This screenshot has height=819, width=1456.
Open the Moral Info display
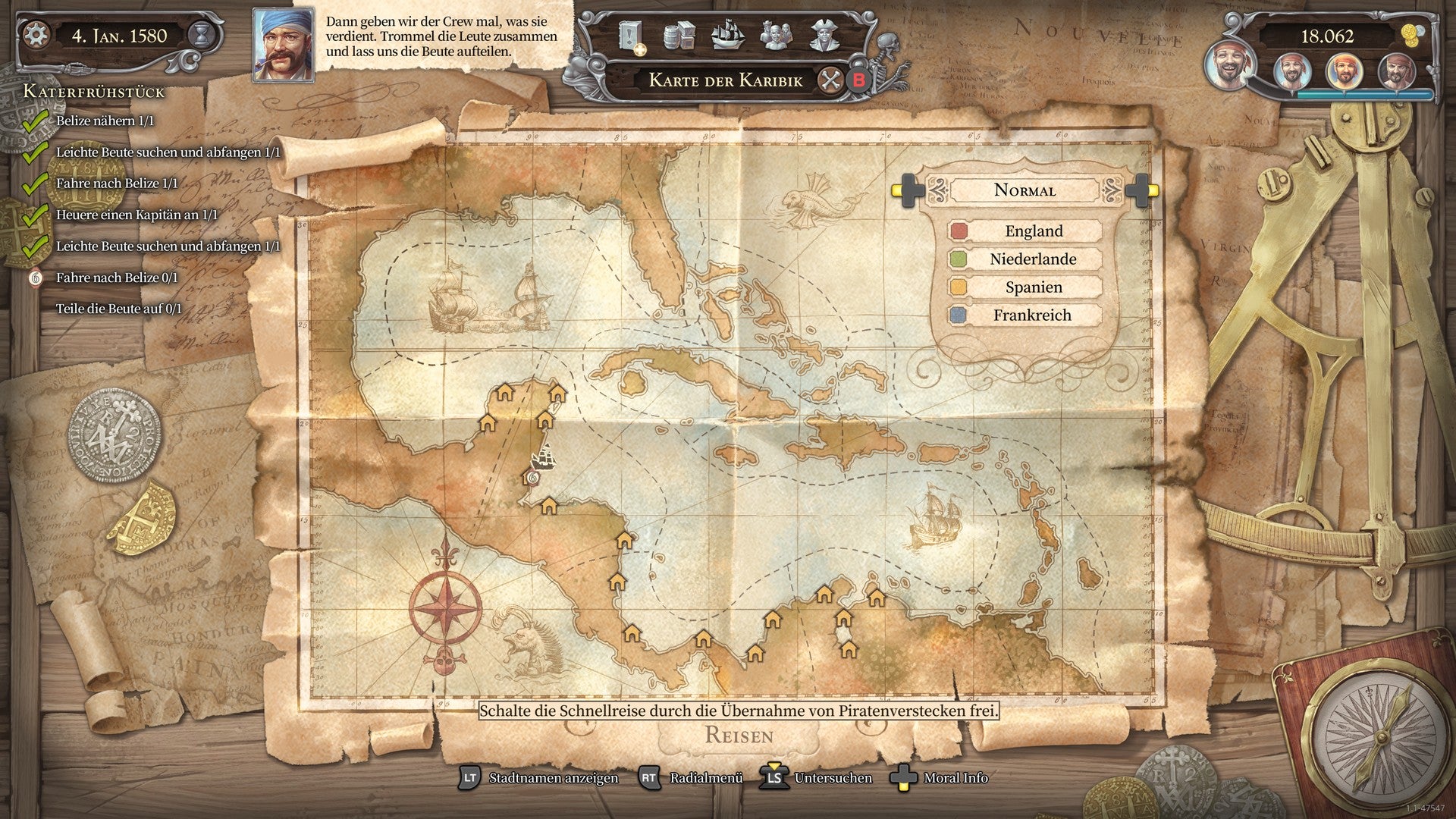pos(954,778)
